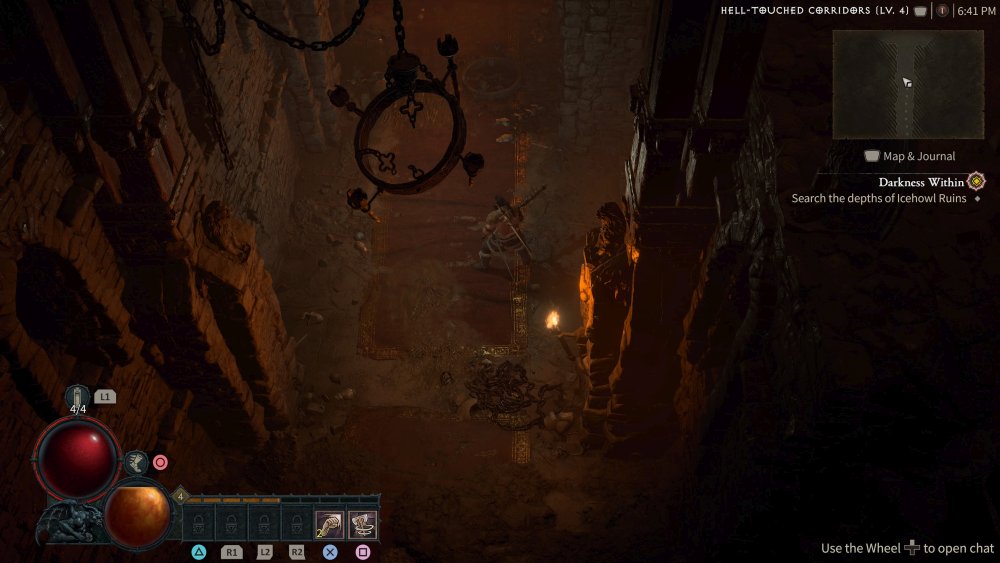Activate the boot evade ability
This screenshot has width=1000, height=563.
[x=134, y=462]
